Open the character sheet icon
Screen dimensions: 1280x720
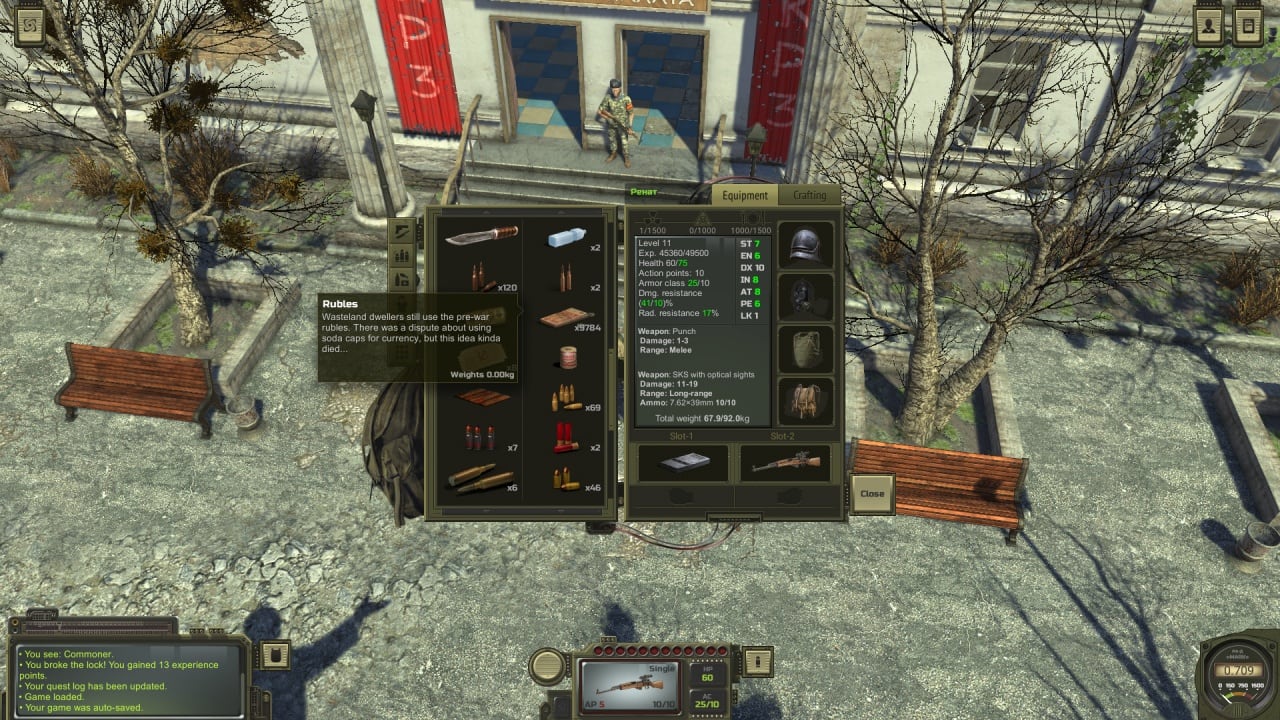1209,27
